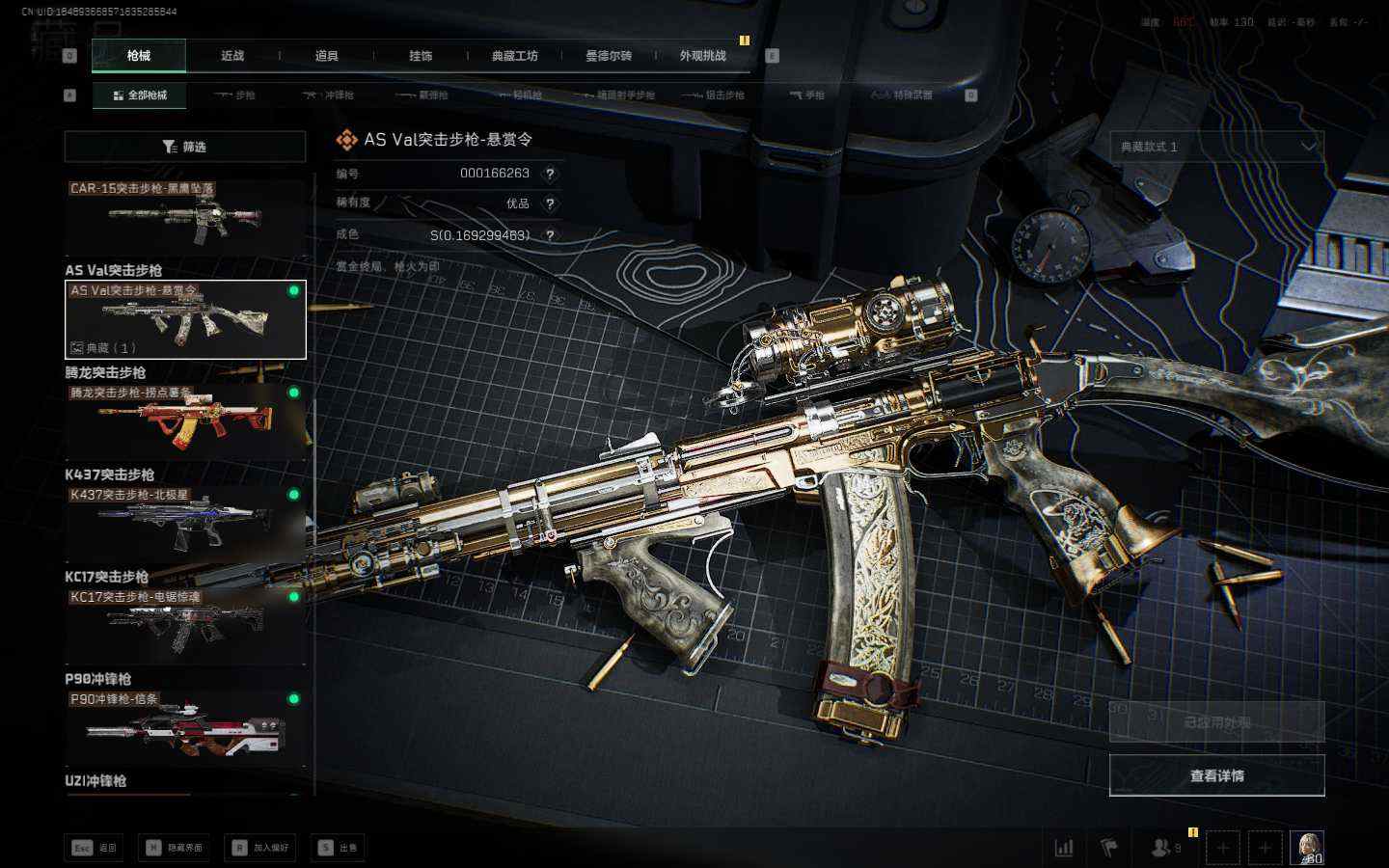This screenshot has height=868, width=1389.
Task: Open the 外观挑战 challenges tab
Action: click(x=702, y=56)
